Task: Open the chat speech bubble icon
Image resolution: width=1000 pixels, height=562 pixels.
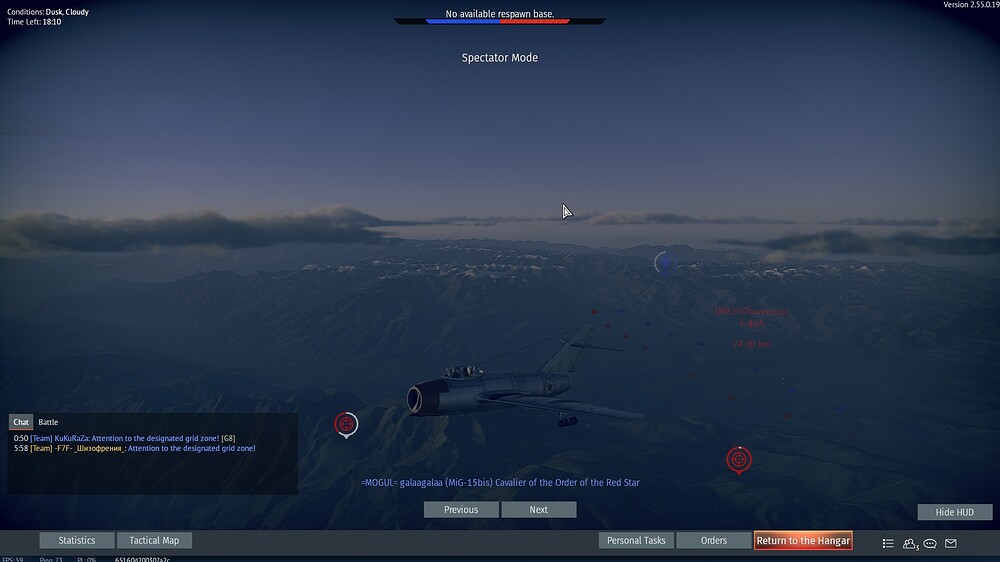Action: point(930,544)
